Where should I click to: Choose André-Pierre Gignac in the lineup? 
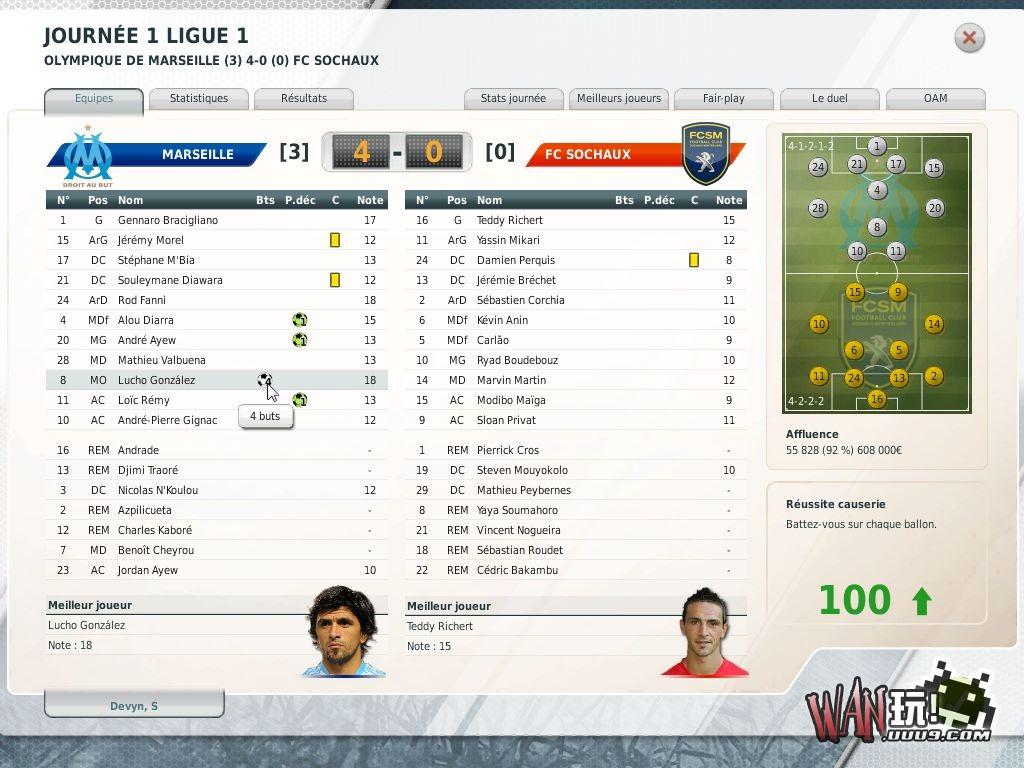(x=167, y=420)
